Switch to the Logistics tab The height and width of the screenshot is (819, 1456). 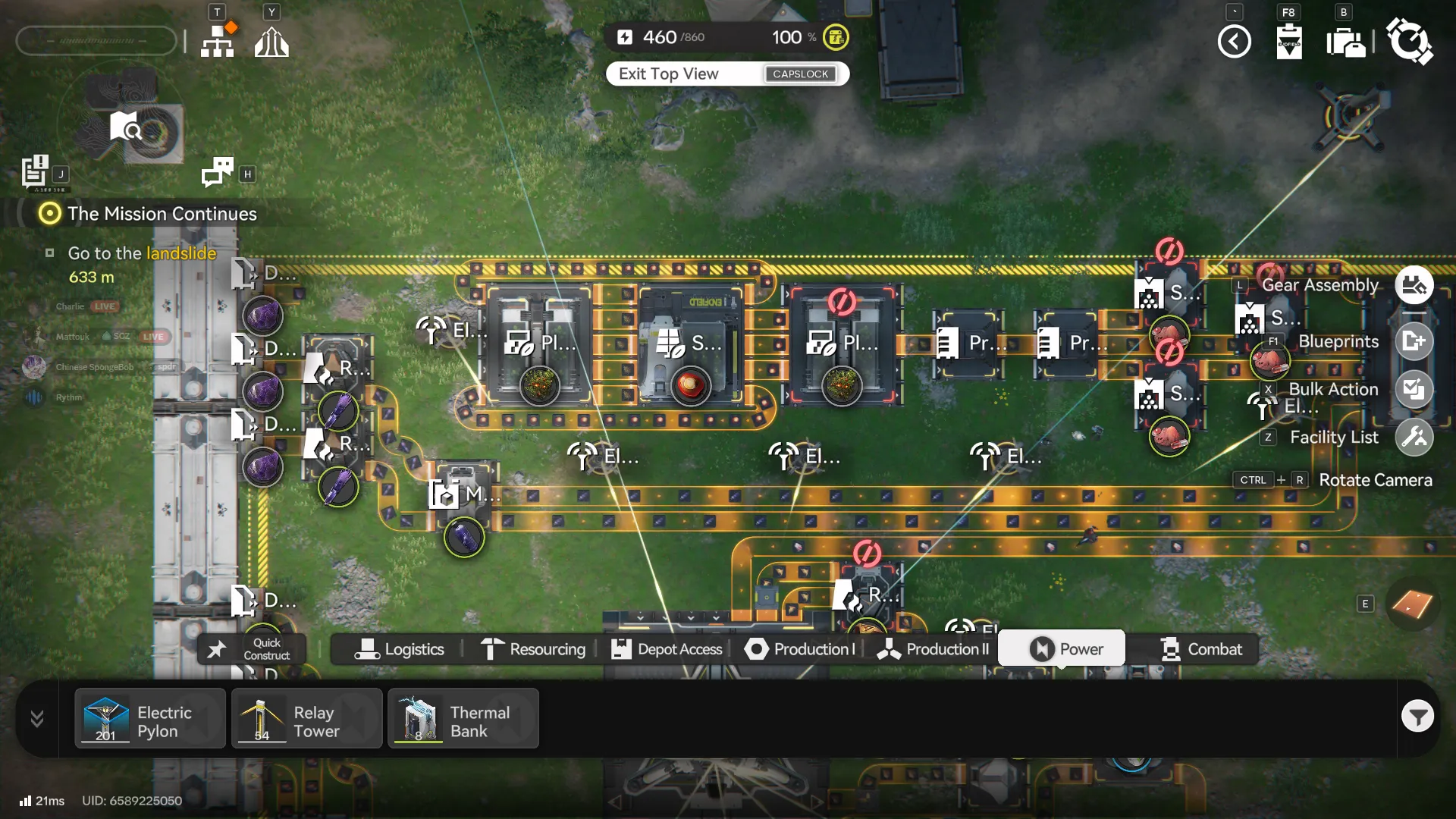click(x=399, y=649)
